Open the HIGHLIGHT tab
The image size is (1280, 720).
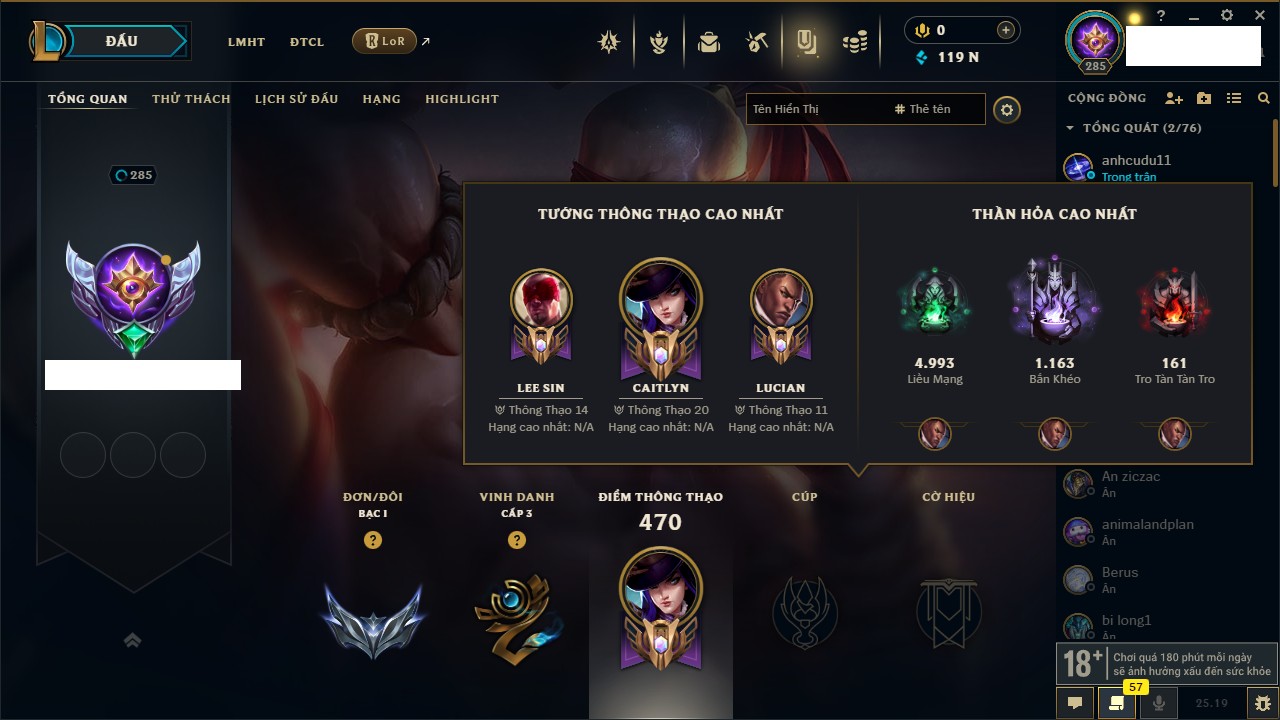pyautogui.click(x=461, y=99)
